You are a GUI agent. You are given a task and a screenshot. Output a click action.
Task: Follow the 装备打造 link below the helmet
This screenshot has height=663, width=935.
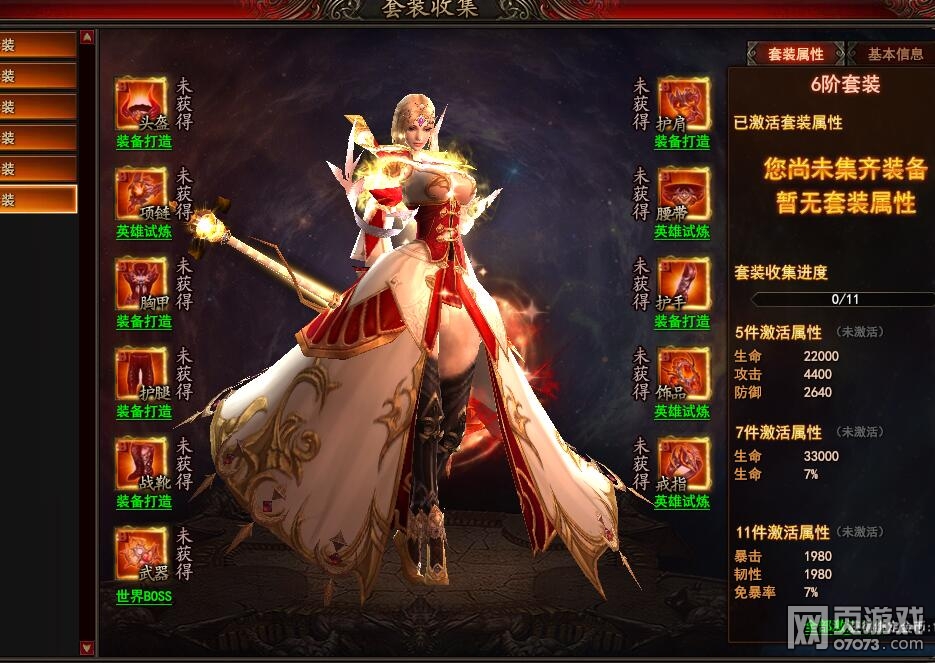tap(143, 142)
